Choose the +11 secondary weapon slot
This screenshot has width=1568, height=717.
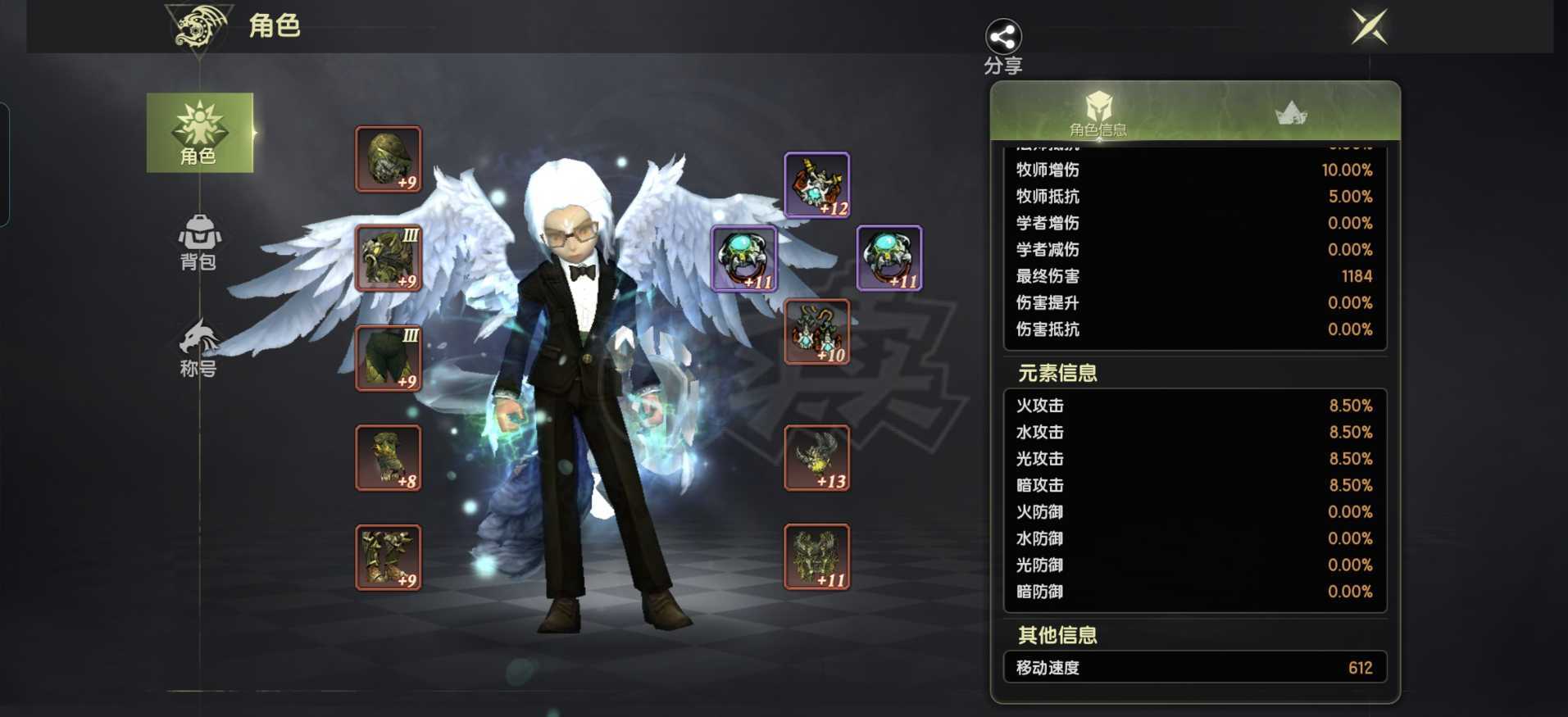(x=817, y=557)
